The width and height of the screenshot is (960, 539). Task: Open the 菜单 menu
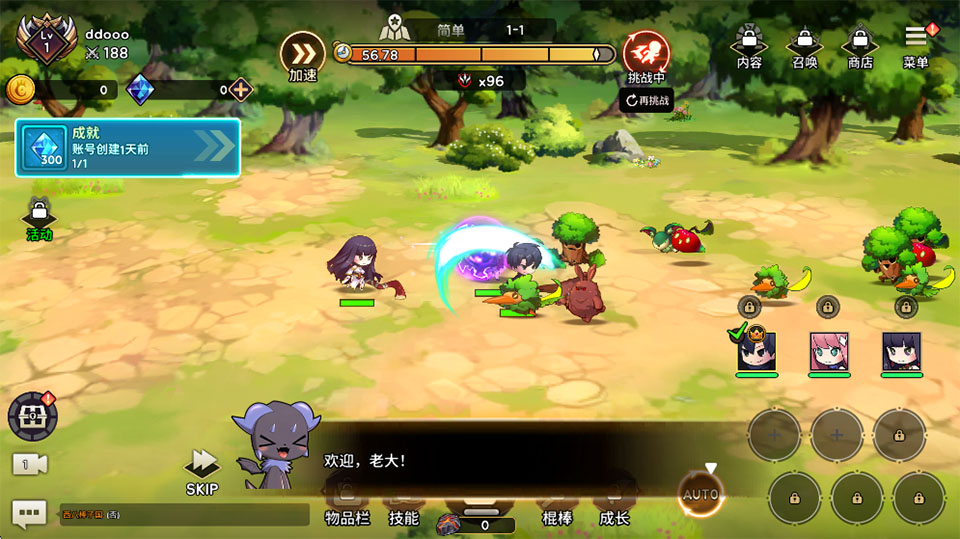[915, 46]
